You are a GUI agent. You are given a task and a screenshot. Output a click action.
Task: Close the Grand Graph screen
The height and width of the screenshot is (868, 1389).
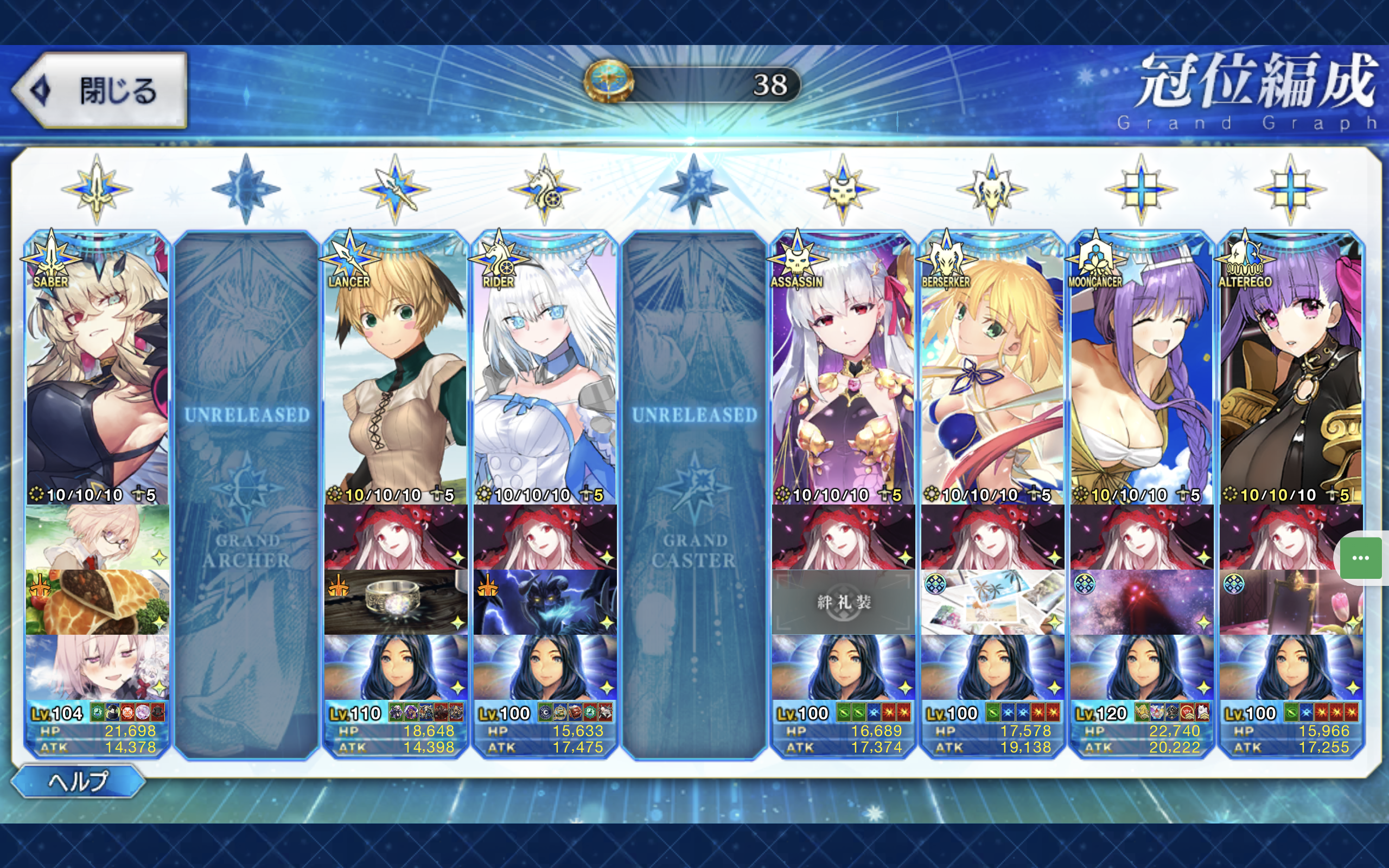100,90
